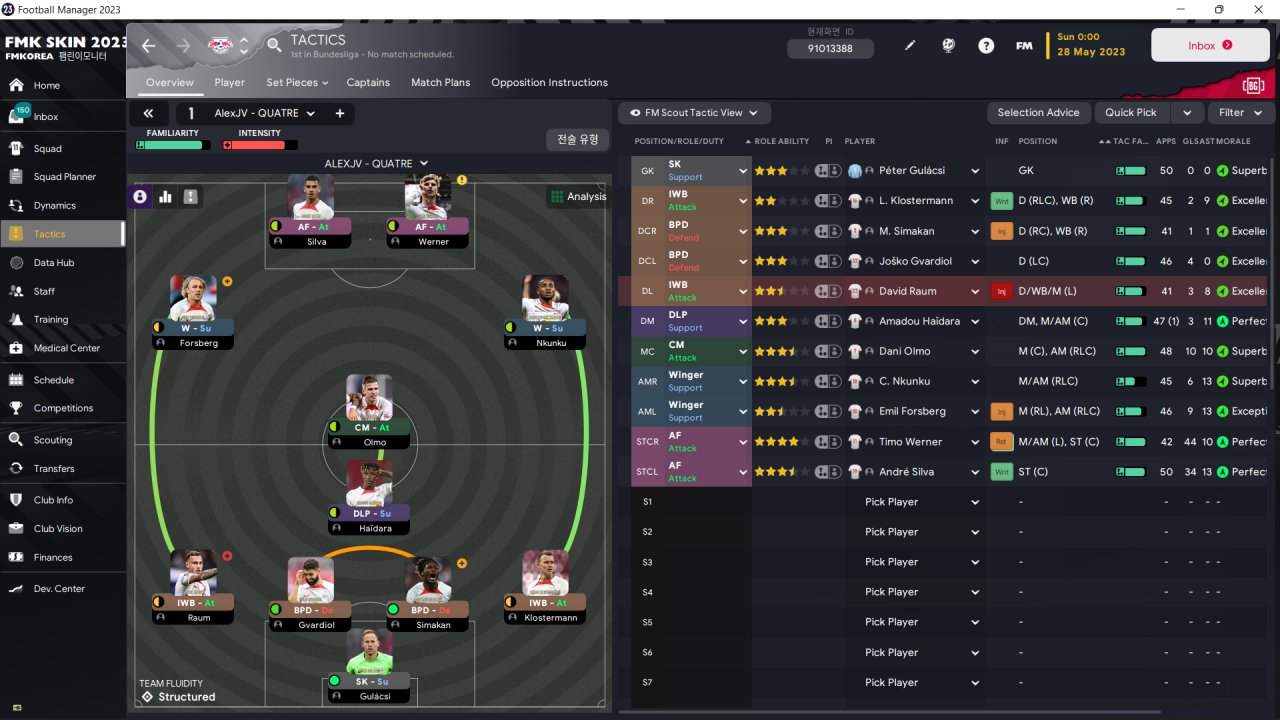Click the Inbox continue button

(1210, 46)
